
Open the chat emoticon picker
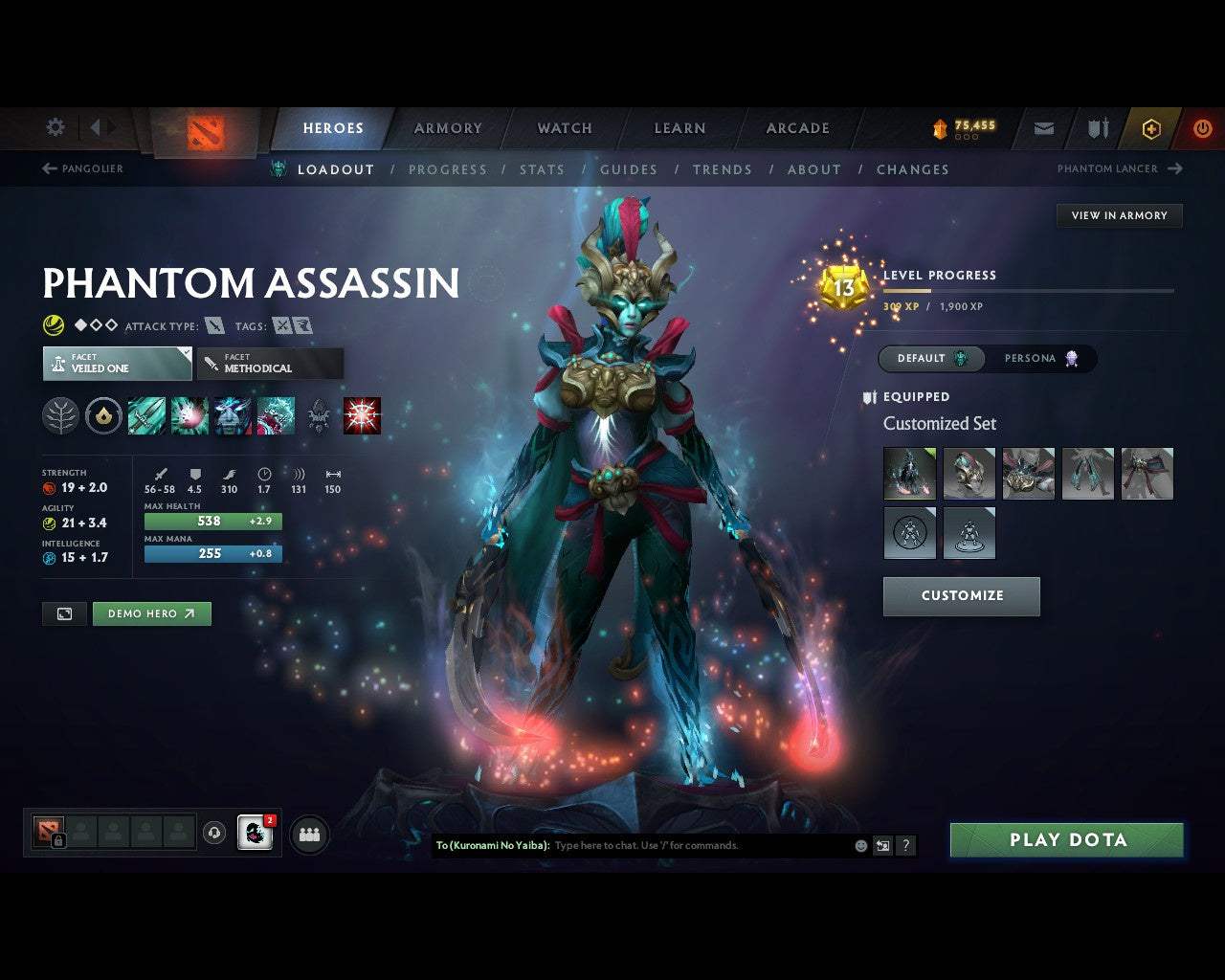click(860, 845)
